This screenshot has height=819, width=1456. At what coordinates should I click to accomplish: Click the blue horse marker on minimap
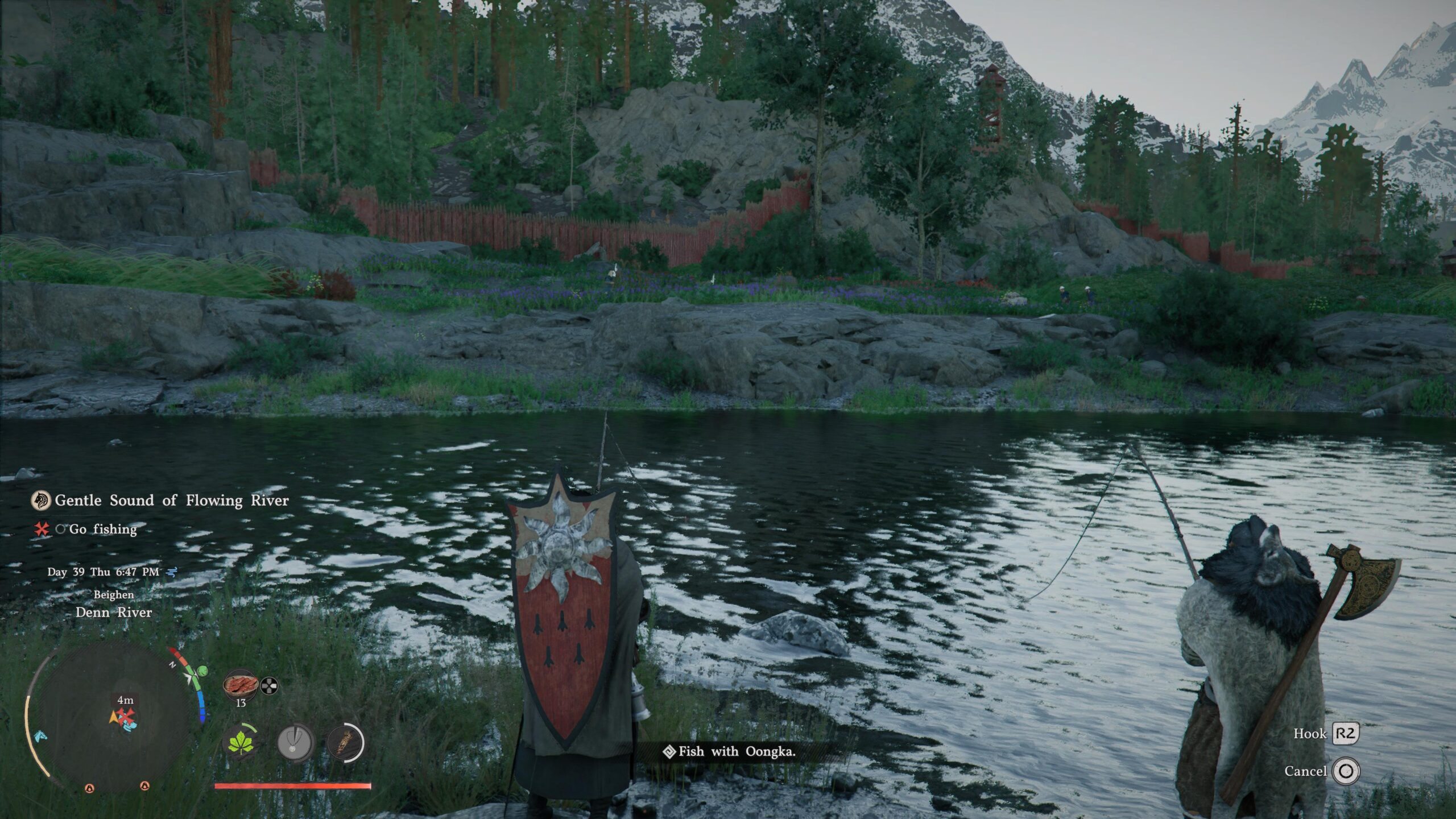coord(39,736)
